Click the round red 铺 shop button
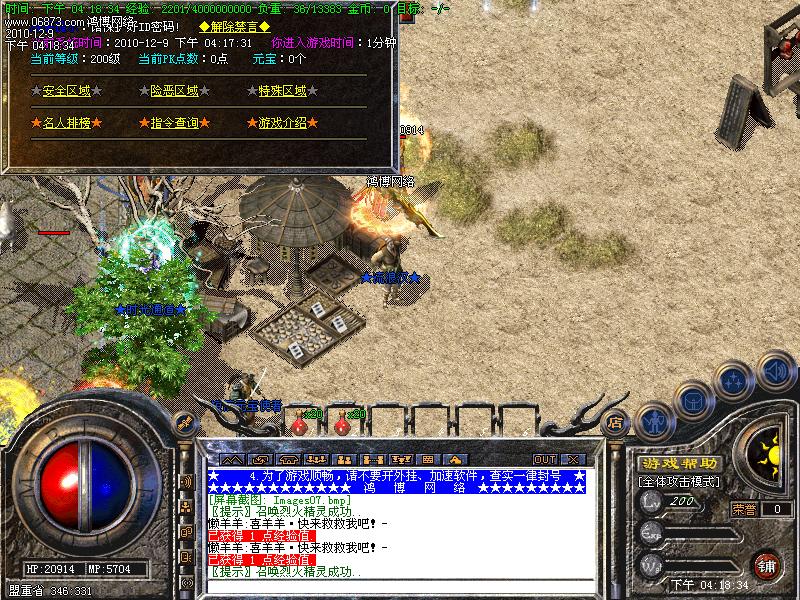This screenshot has height=600, width=800. pyautogui.click(x=767, y=564)
